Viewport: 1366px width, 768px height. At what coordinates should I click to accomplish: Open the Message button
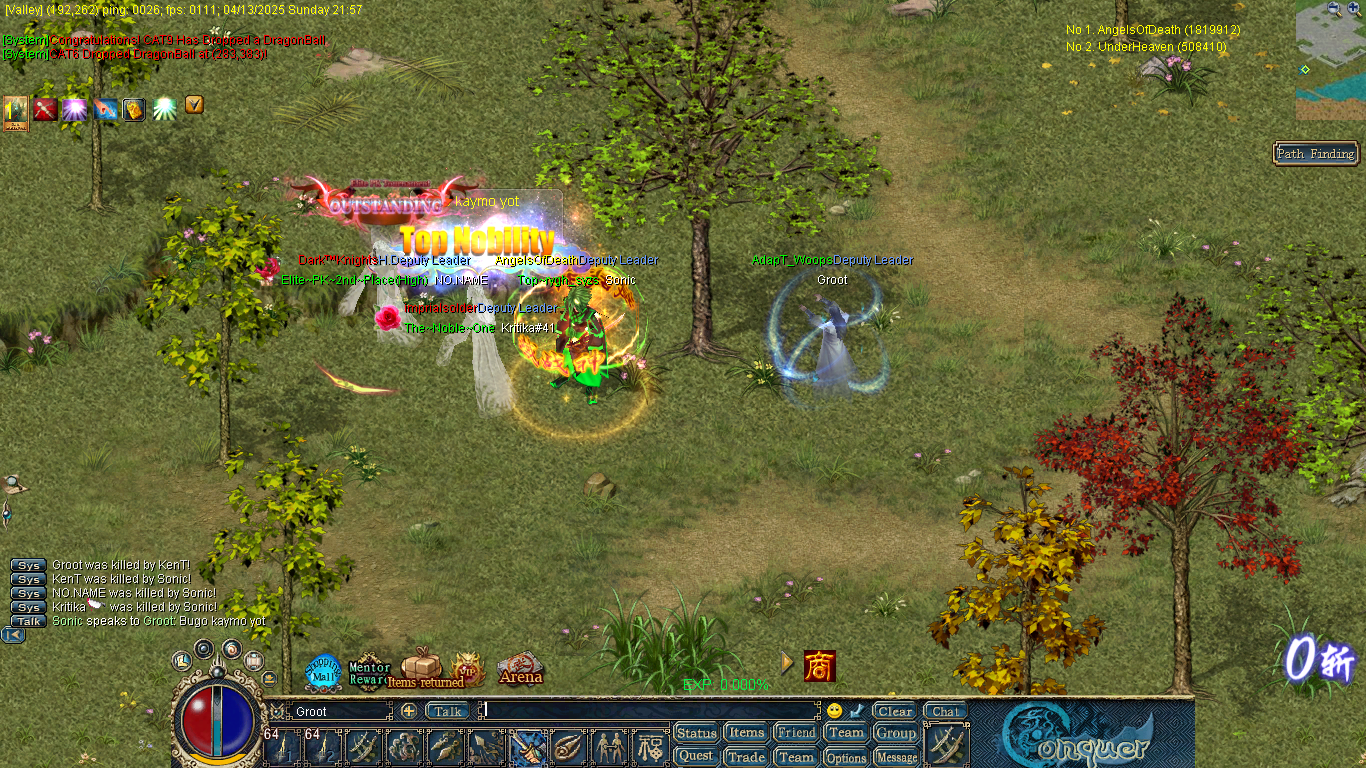pos(896,758)
